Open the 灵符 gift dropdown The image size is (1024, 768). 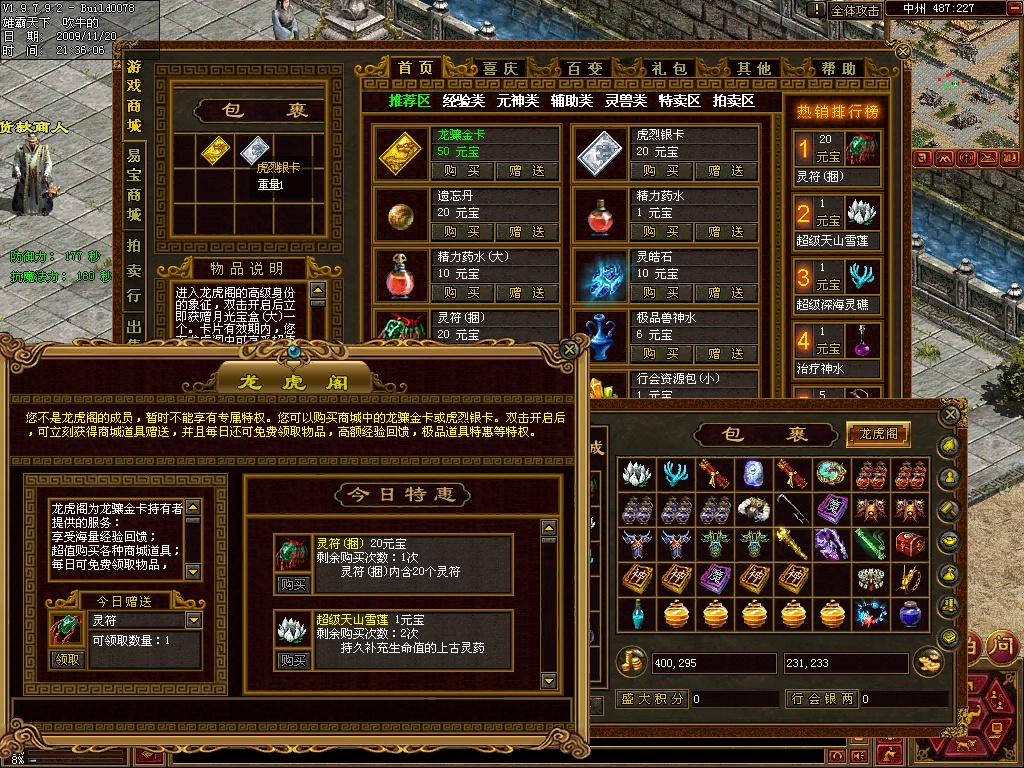[x=194, y=621]
